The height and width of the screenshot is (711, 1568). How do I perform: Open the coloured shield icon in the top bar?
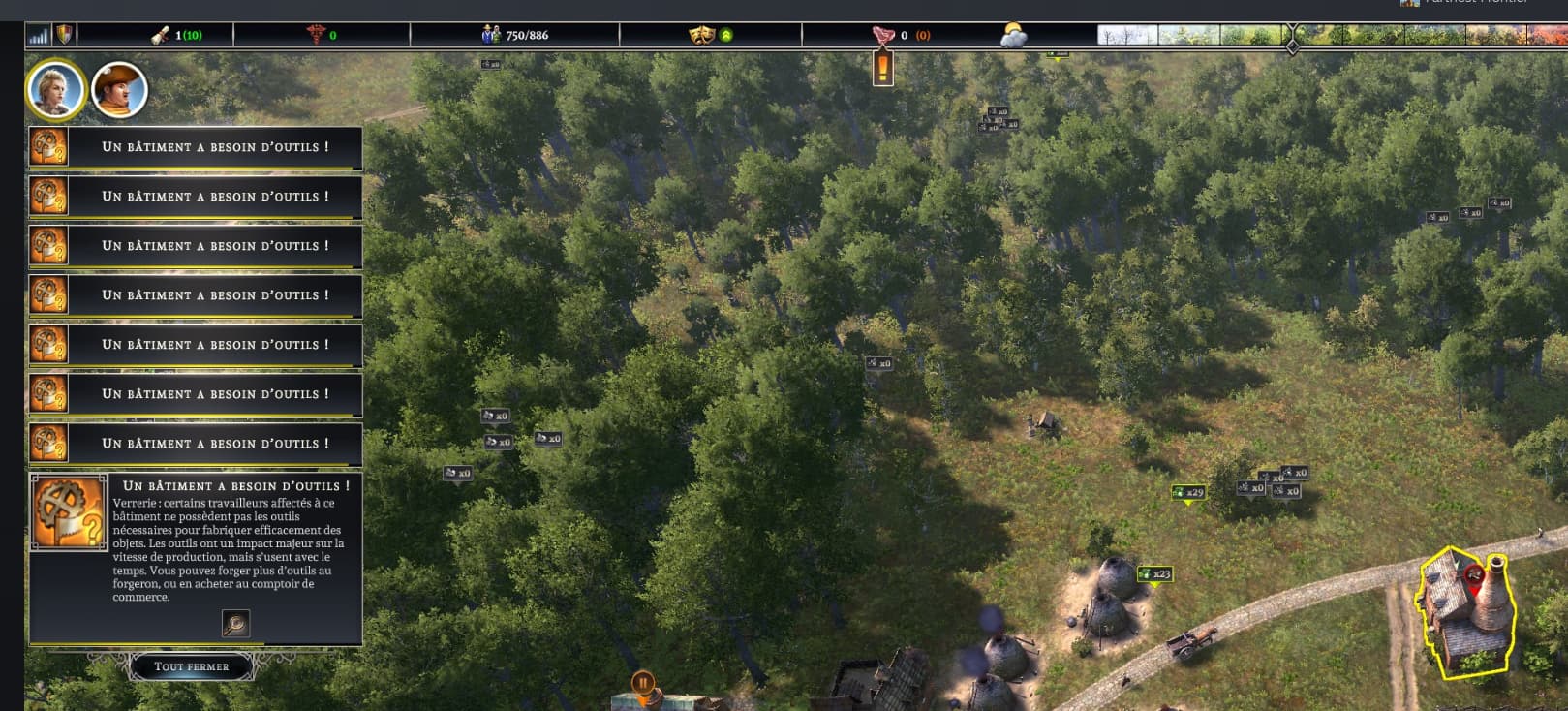(x=64, y=36)
